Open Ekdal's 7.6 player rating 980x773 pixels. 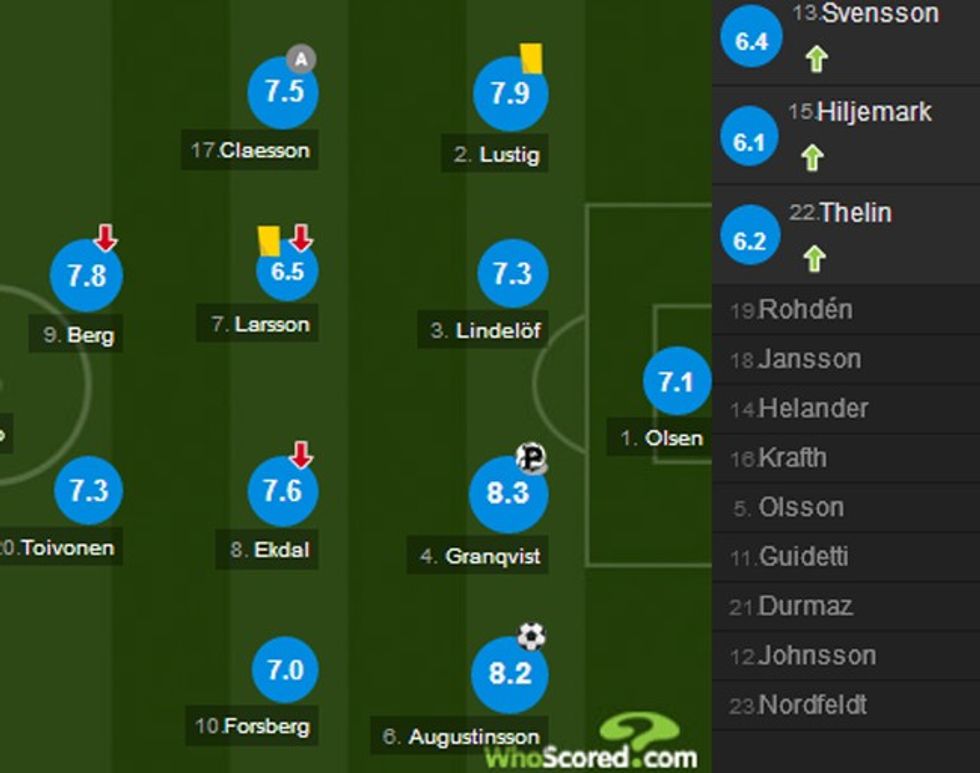coord(283,491)
